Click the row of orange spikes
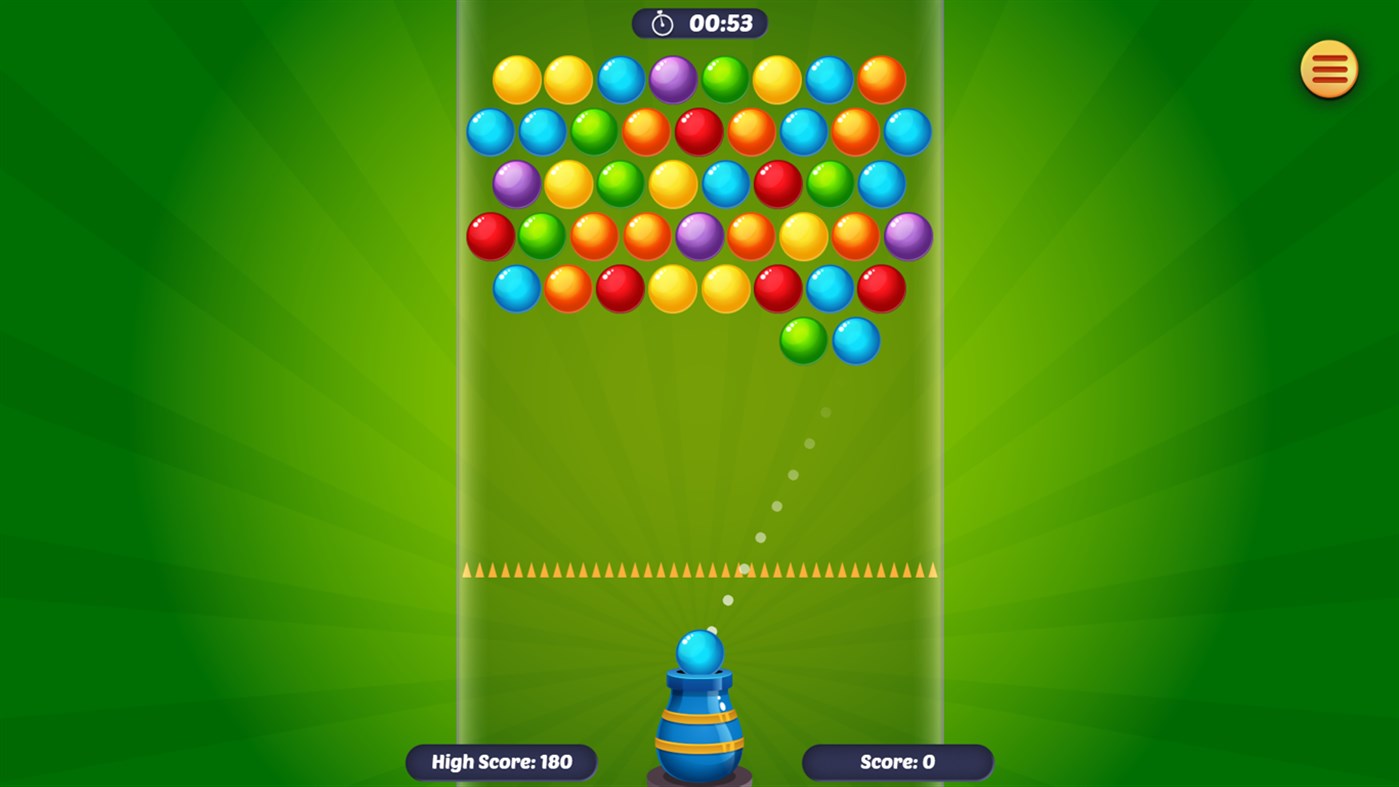The height and width of the screenshot is (787, 1399). (x=699, y=570)
